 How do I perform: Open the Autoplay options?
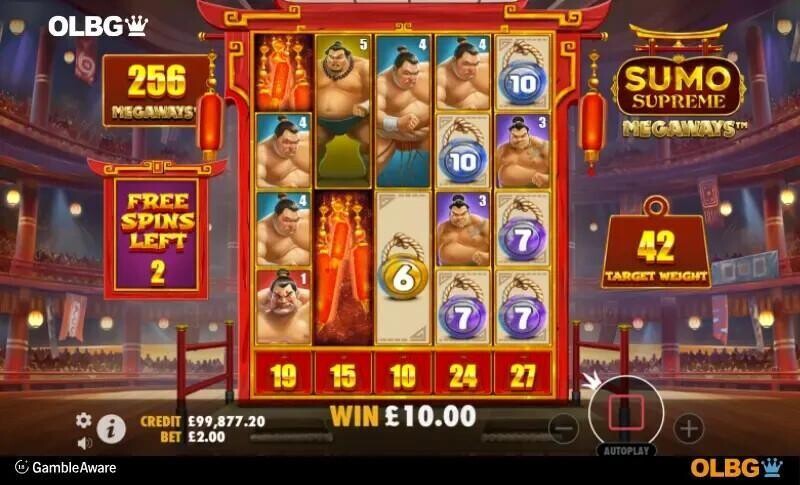pyautogui.click(x=626, y=451)
